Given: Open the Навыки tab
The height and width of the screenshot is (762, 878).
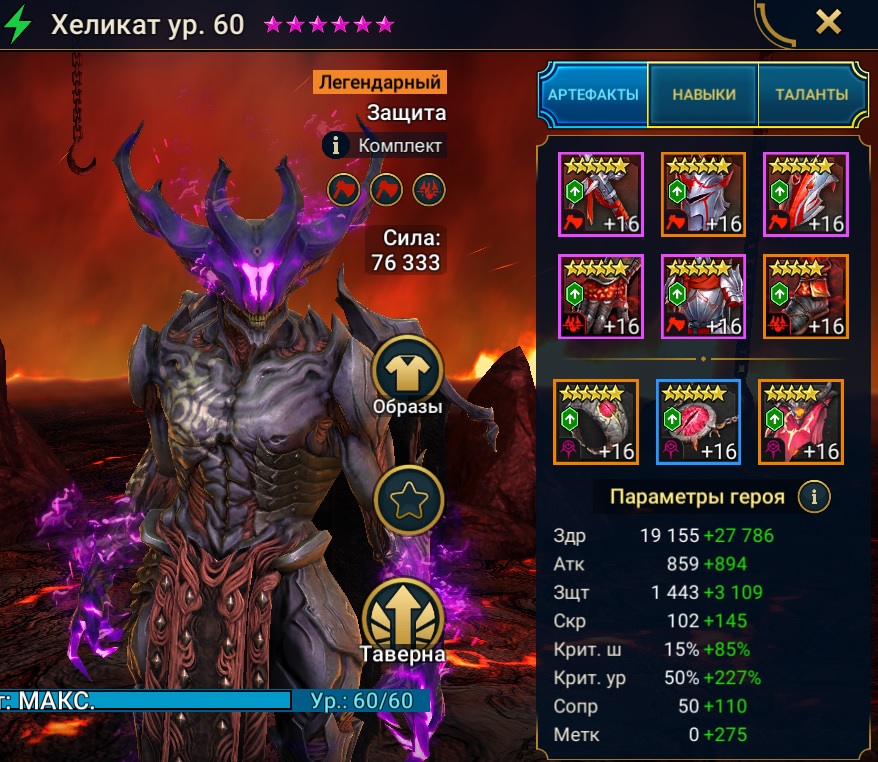Looking at the screenshot, I should [x=703, y=95].
